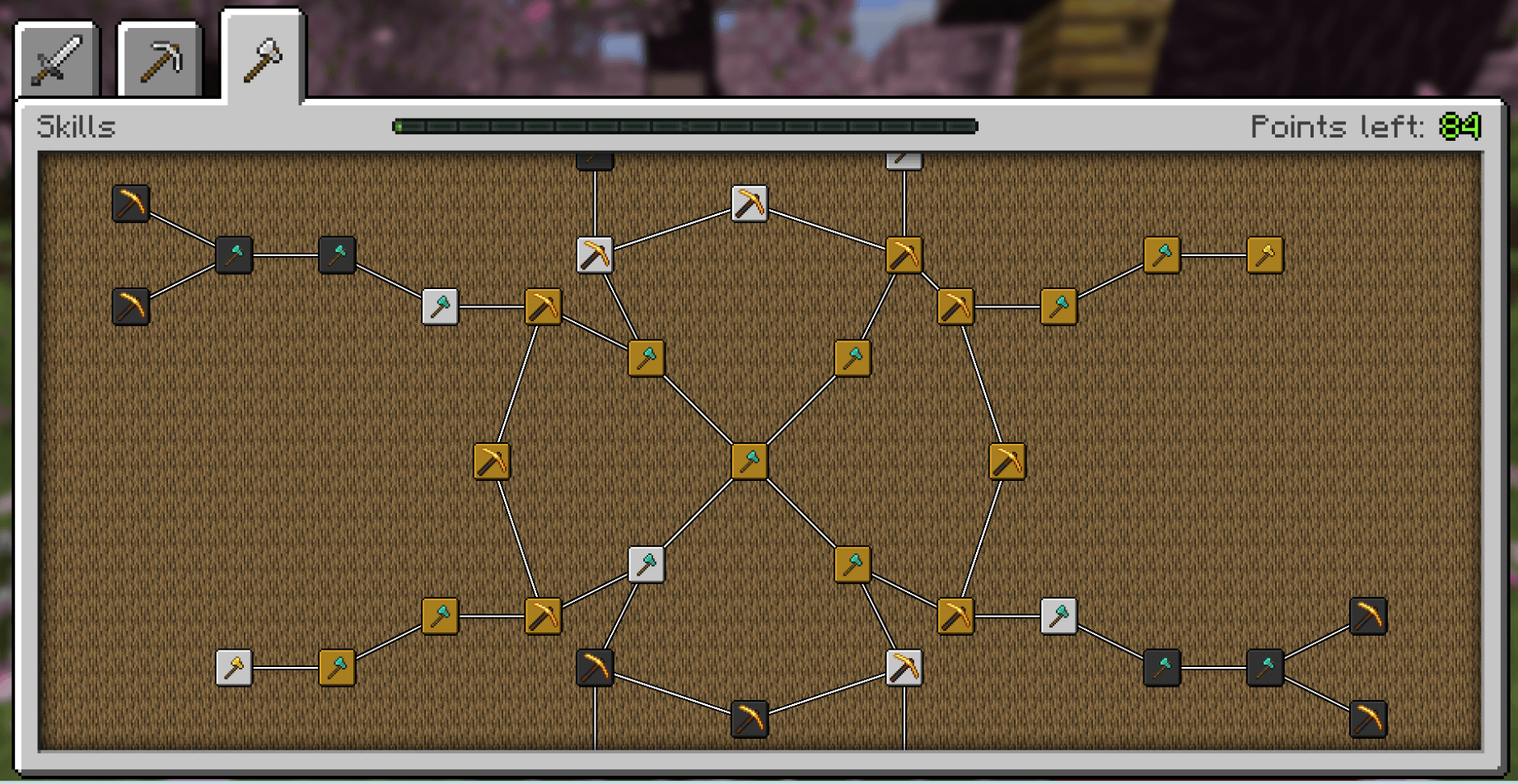Unlock the gold pickaxe node left of center
This screenshot has height=784, width=1518.
pyautogui.click(x=490, y=461)
